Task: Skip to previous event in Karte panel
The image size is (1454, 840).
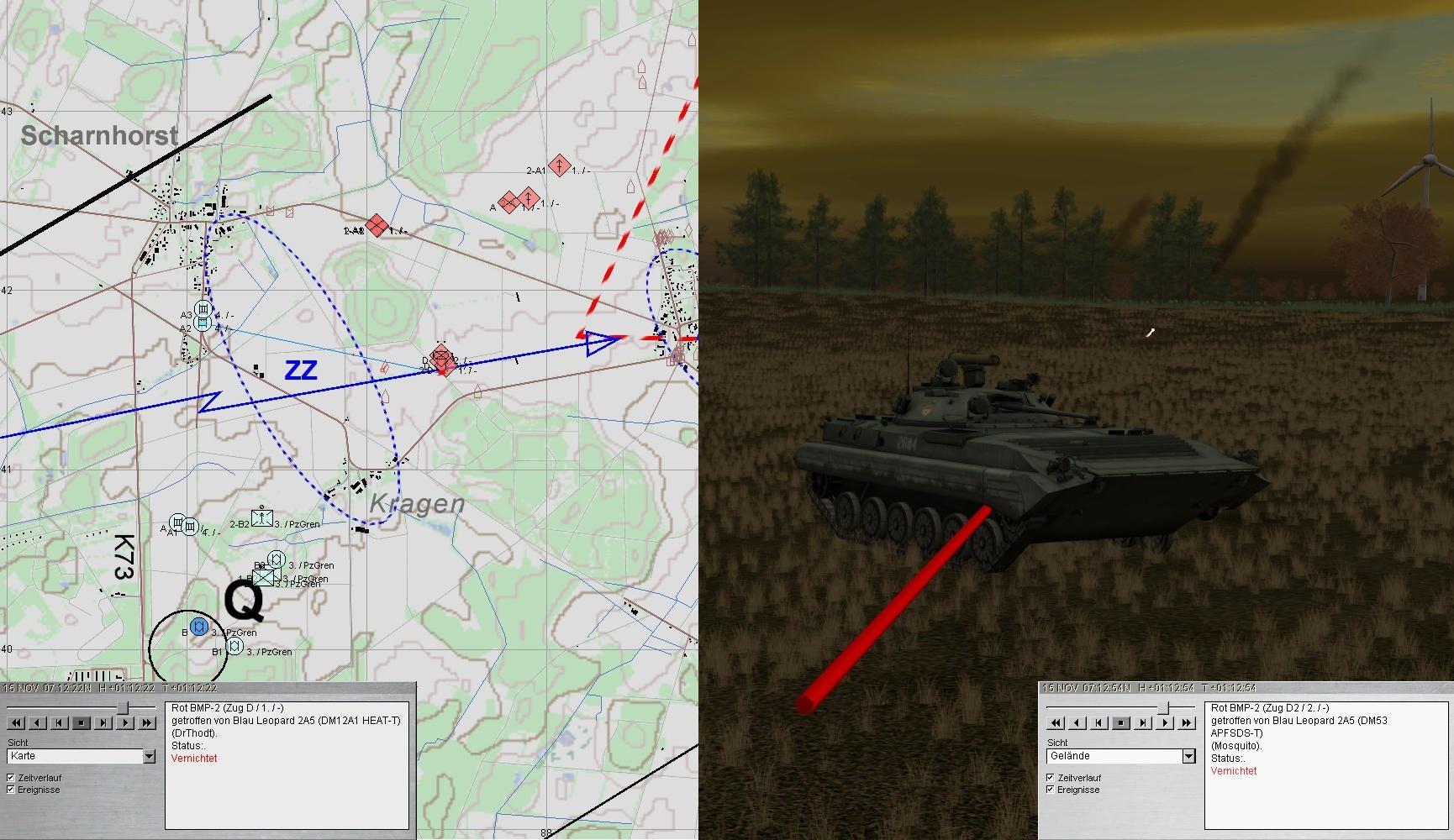Action: (x=60, y=722)
